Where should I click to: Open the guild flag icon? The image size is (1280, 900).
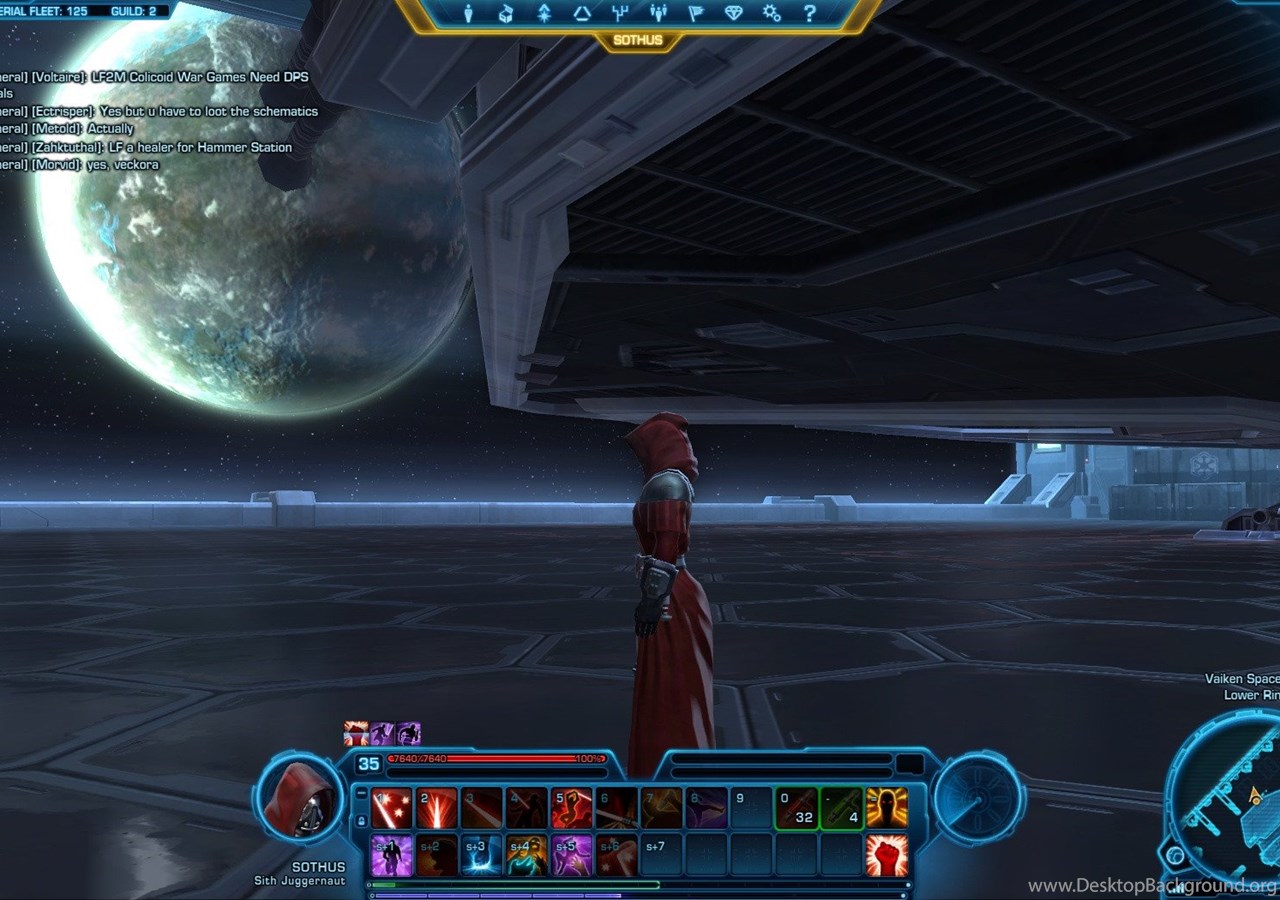click(696, 13)
